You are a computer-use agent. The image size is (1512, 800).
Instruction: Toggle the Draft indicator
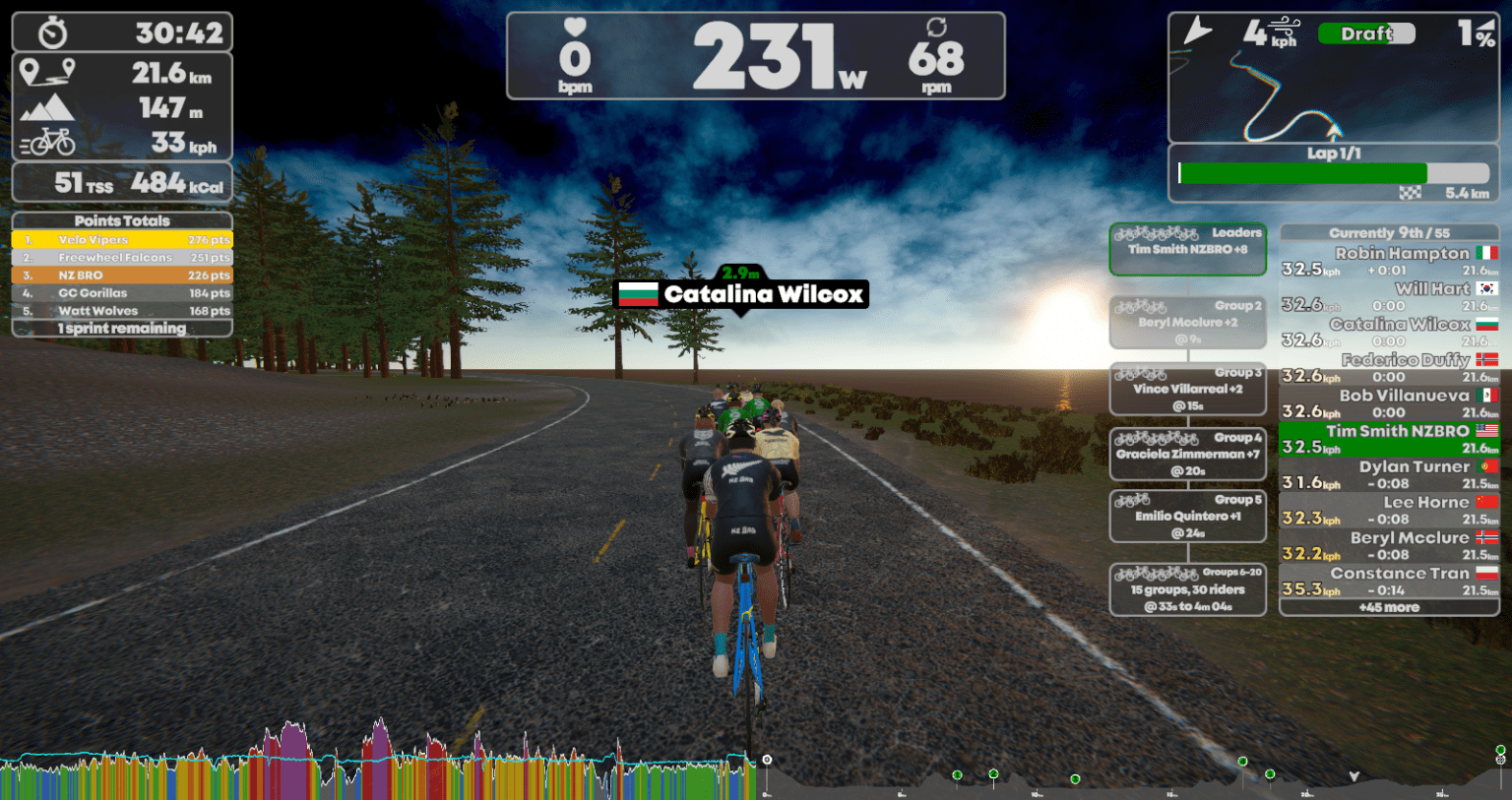[x=1366, y=32]
